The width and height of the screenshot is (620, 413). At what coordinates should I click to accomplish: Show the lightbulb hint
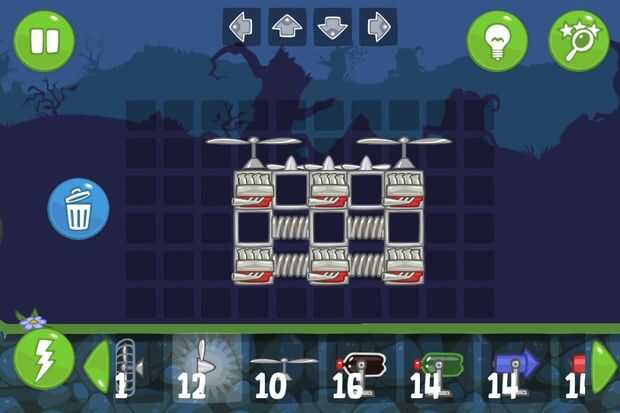point(497,41)
